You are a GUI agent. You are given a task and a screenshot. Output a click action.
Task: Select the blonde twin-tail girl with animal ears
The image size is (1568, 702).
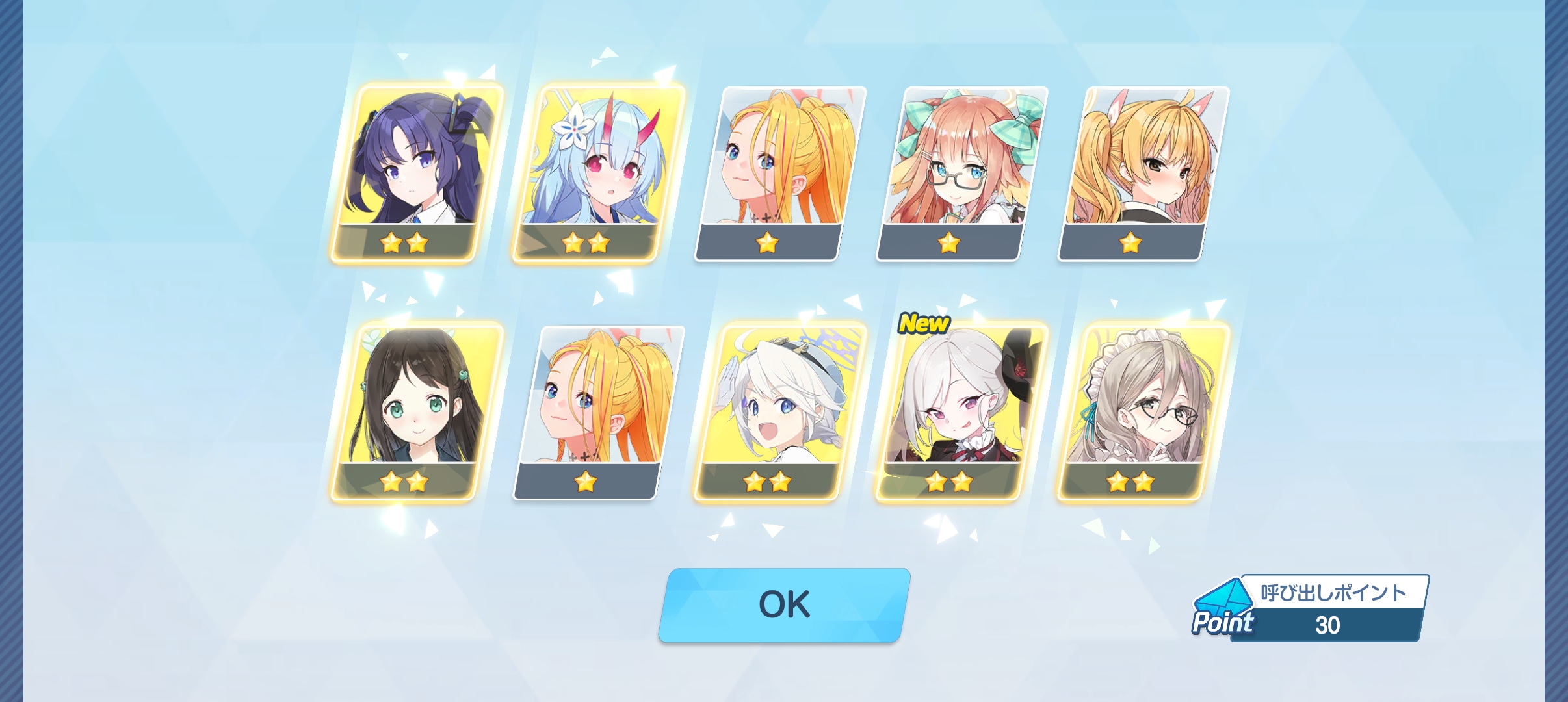[x=1144, y=172]
